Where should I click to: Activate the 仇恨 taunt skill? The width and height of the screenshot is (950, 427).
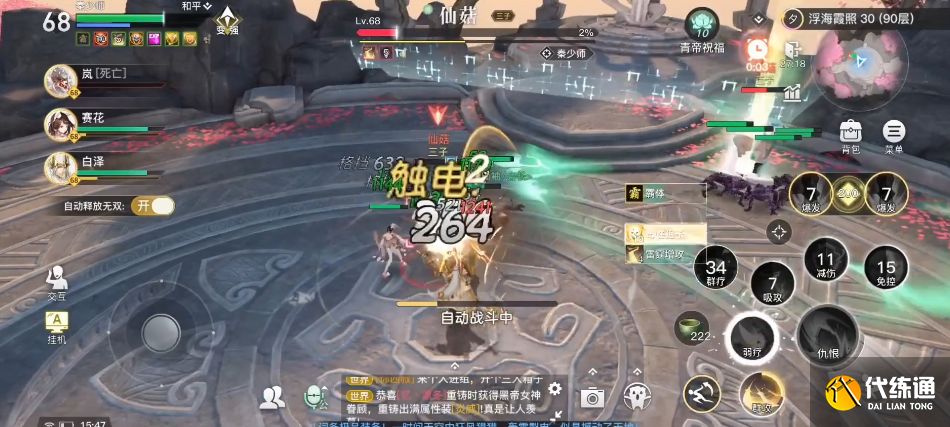pyautogui.click(x=828, y=335)
